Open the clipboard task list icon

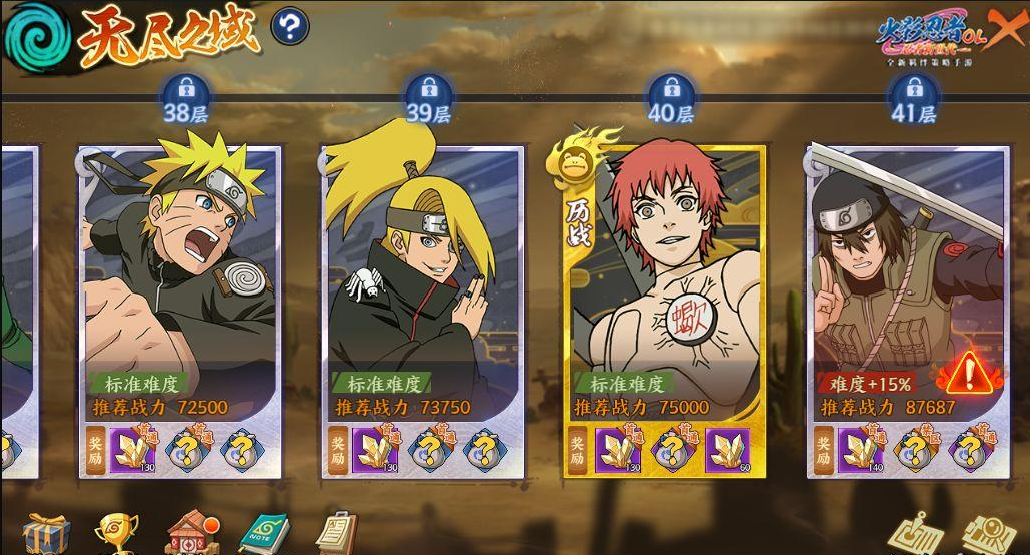point(337,532)
